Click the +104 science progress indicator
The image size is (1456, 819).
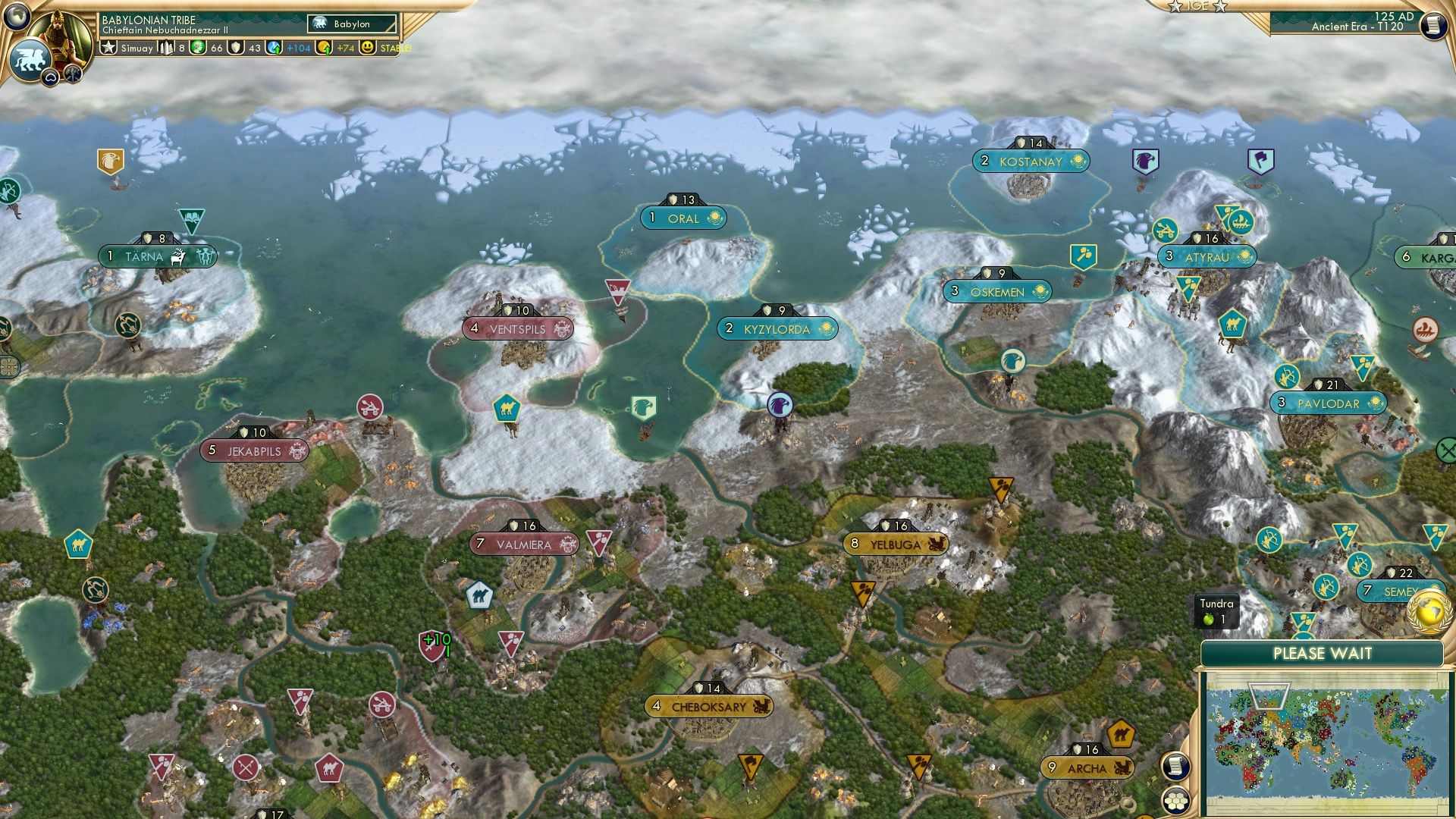coord(300,47)
